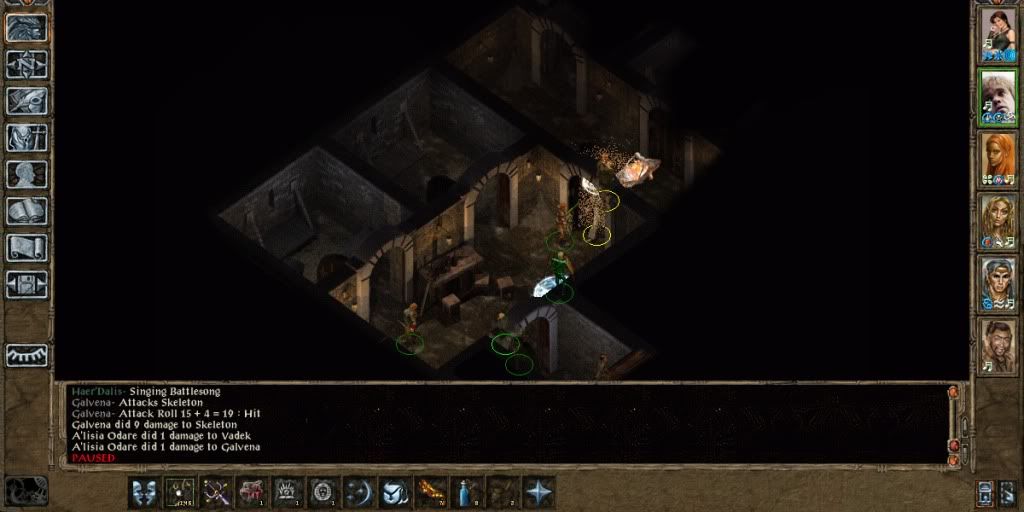Select the scarred dark-skinned man's portrait
Image resolution: width=1024 pixels, height=512 pixels.
pos(997,346)
